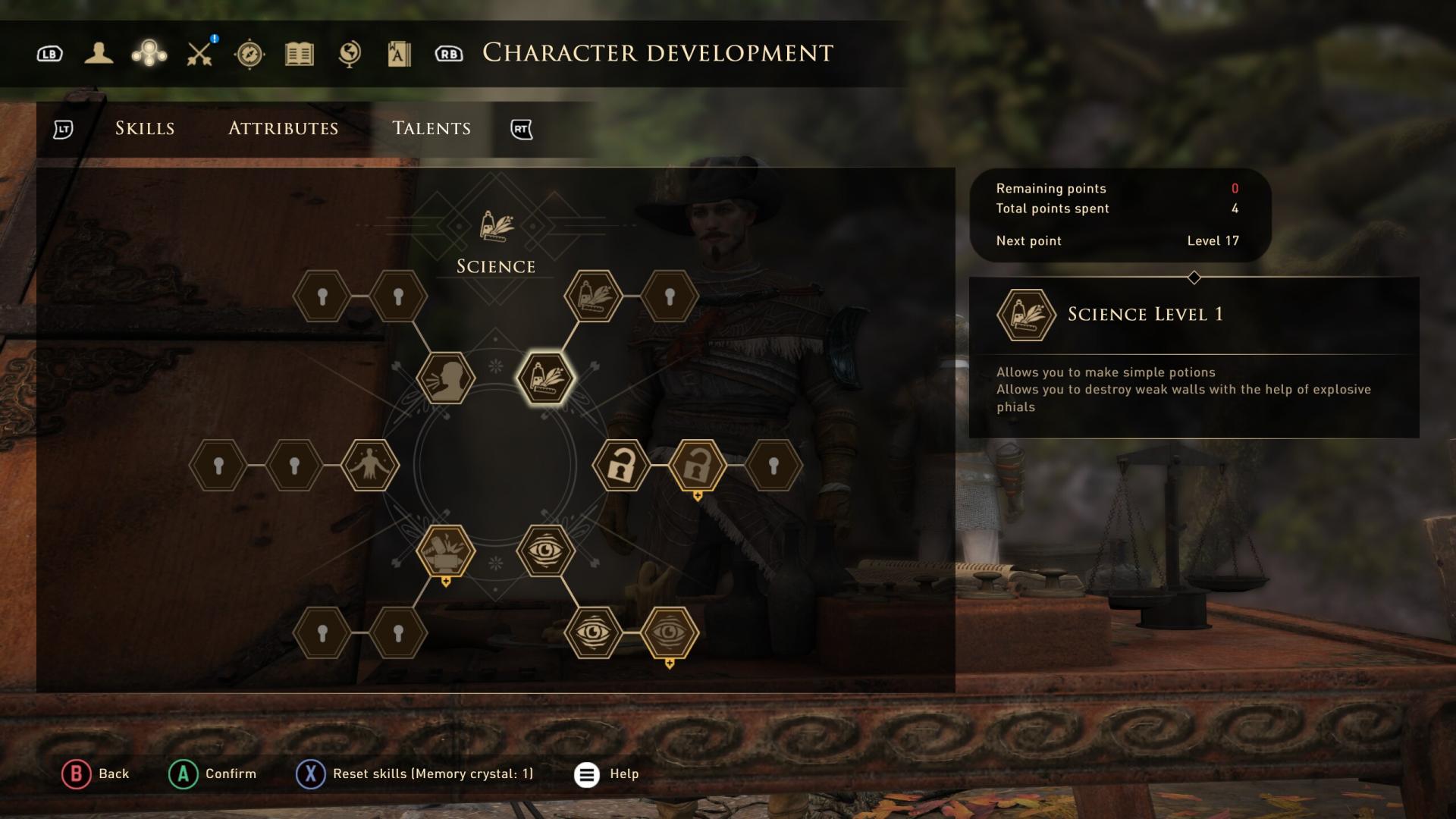Open the compass map icon in the top bar
The width and height of the screenshot is (1456, 819).
pyautogui.click(x=250, y=53)
